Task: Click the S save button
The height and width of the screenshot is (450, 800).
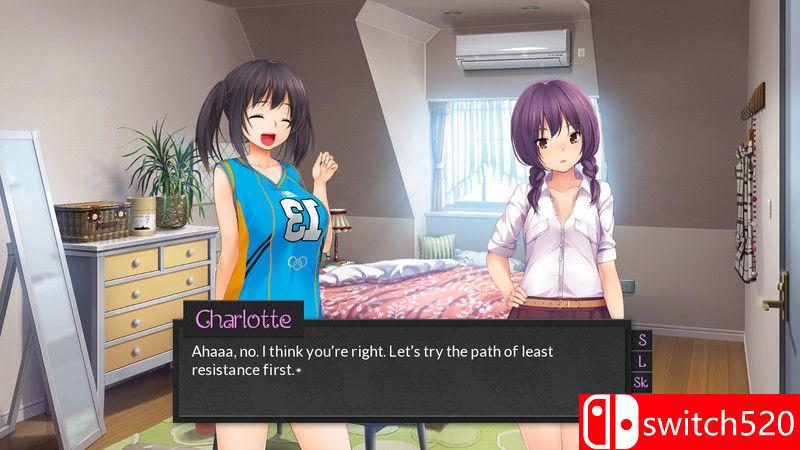Action: [641, 339]
